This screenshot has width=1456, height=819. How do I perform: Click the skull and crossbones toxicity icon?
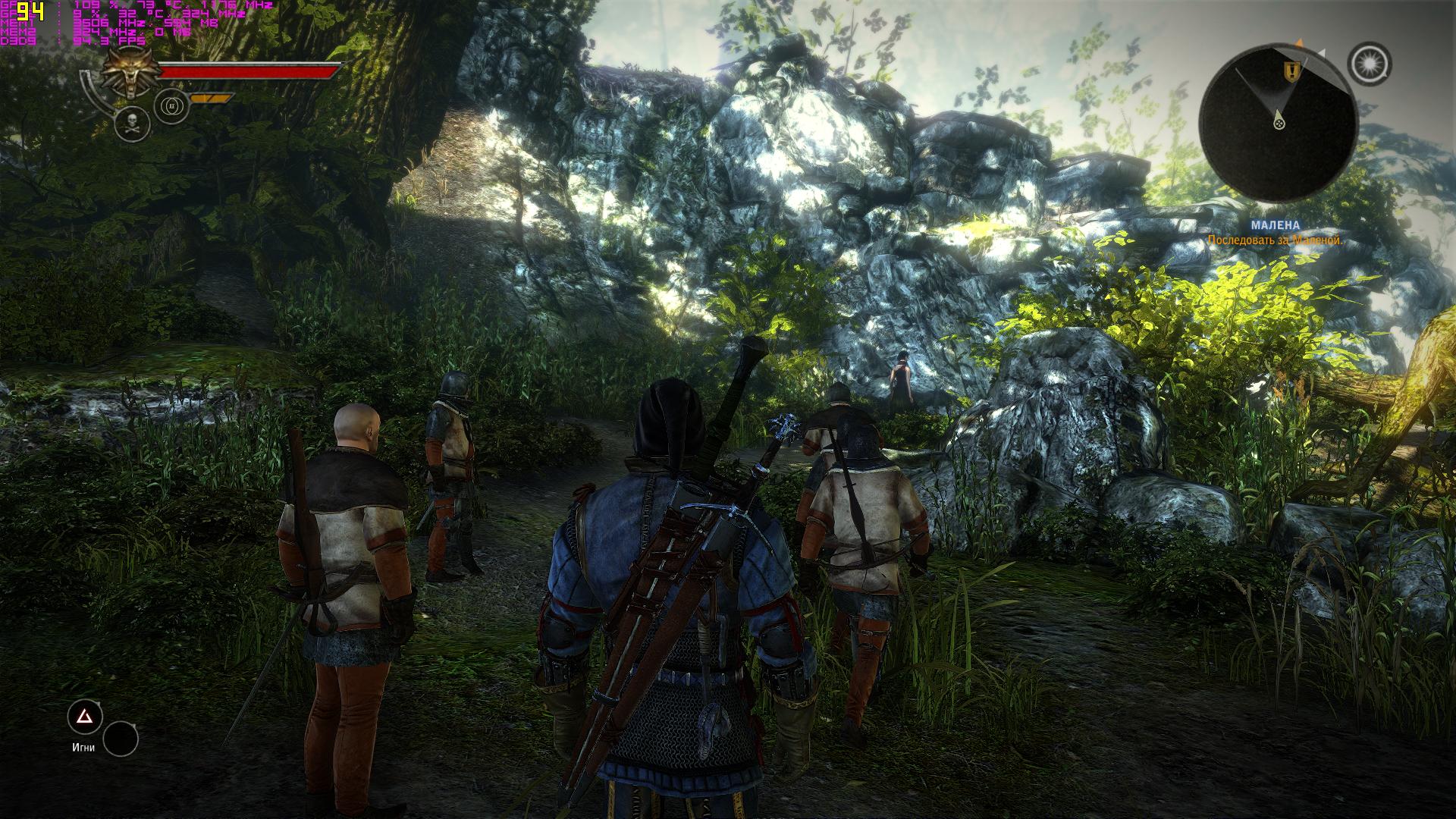point(132,123)
